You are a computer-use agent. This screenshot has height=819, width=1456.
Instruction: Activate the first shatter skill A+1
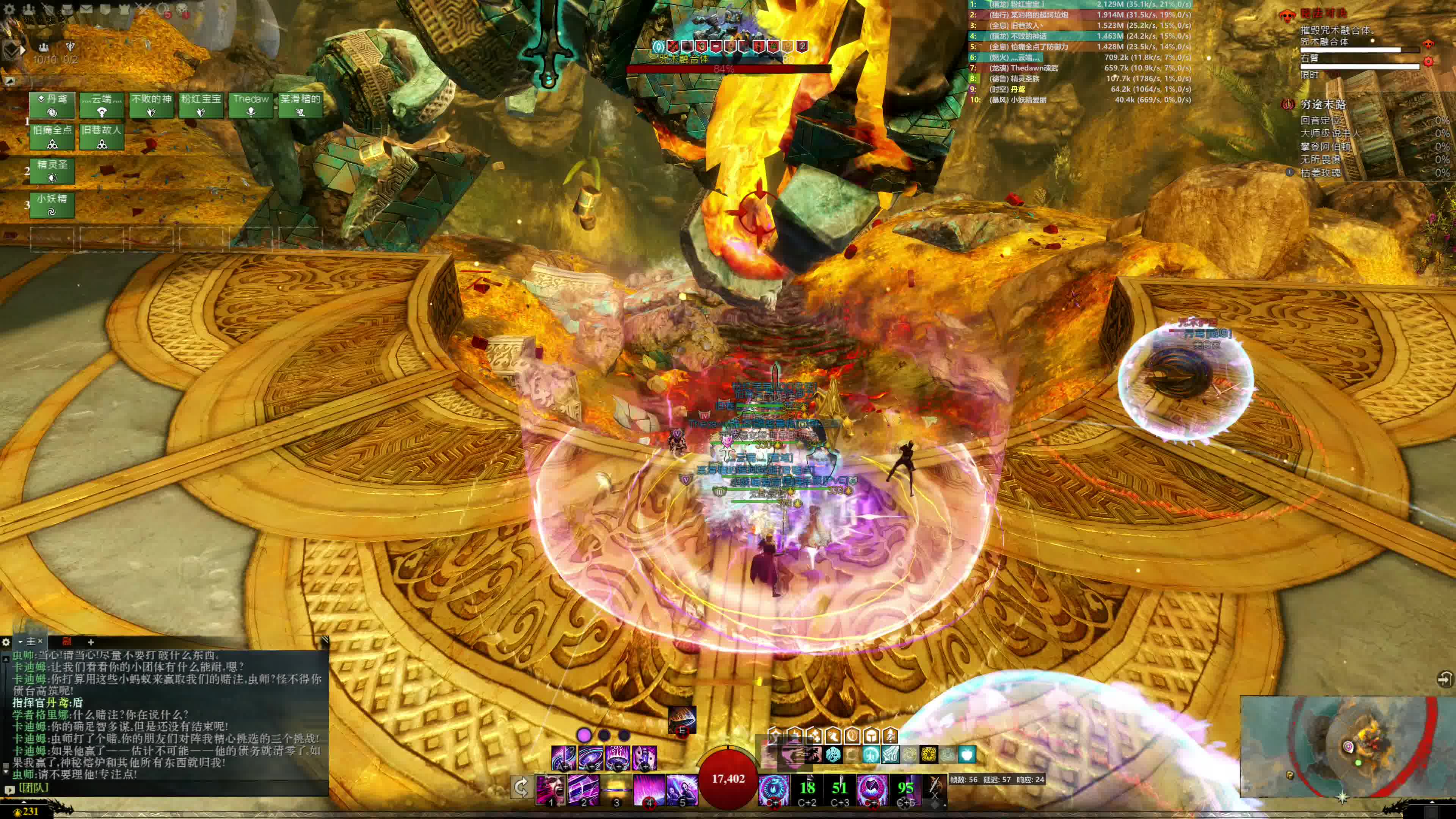tap(563, 757)
